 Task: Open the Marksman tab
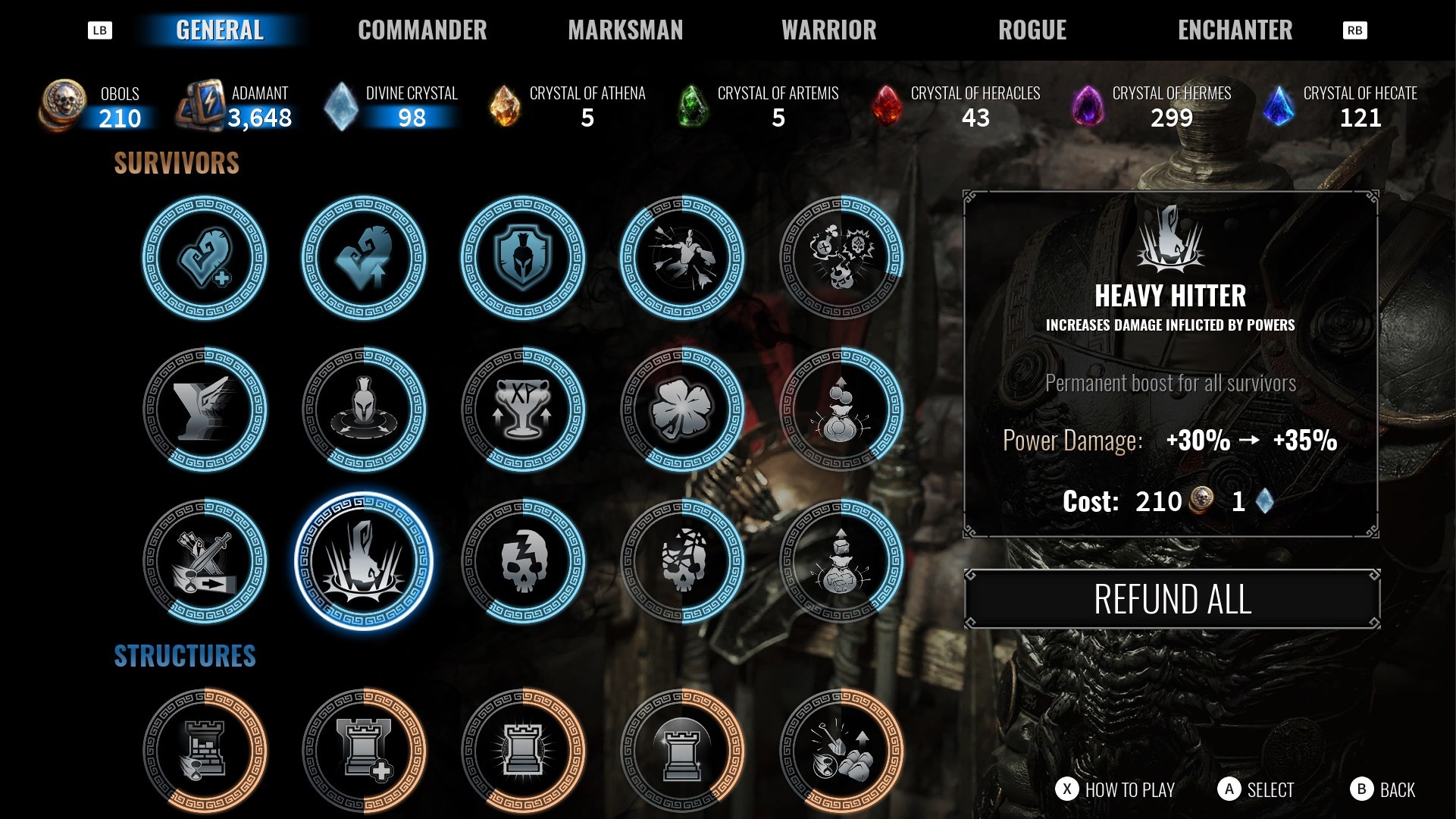625,30
